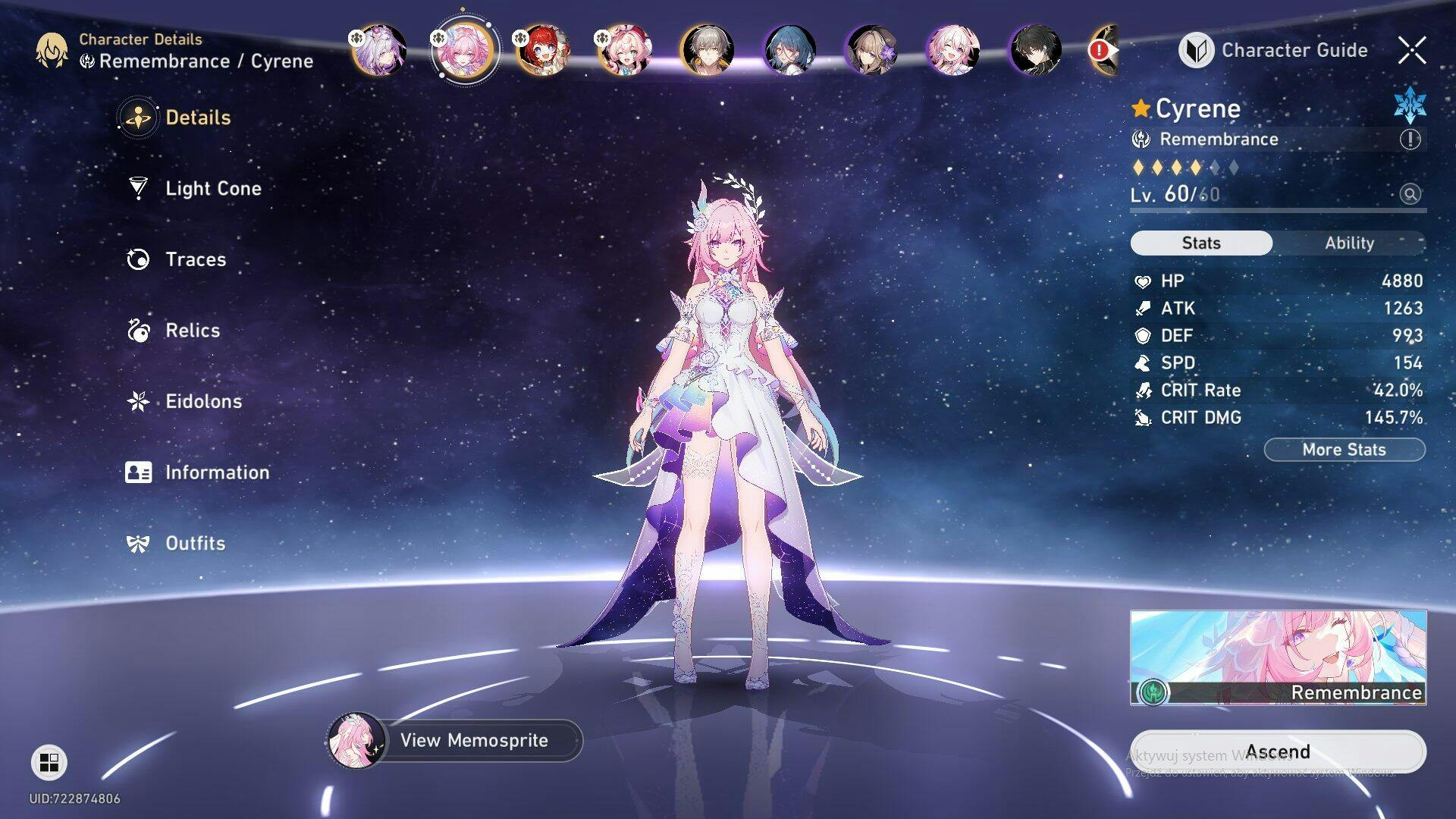Close the Character Details screen
Viewport: 1456px width, 819px height.
click(x=1412, y=50)
